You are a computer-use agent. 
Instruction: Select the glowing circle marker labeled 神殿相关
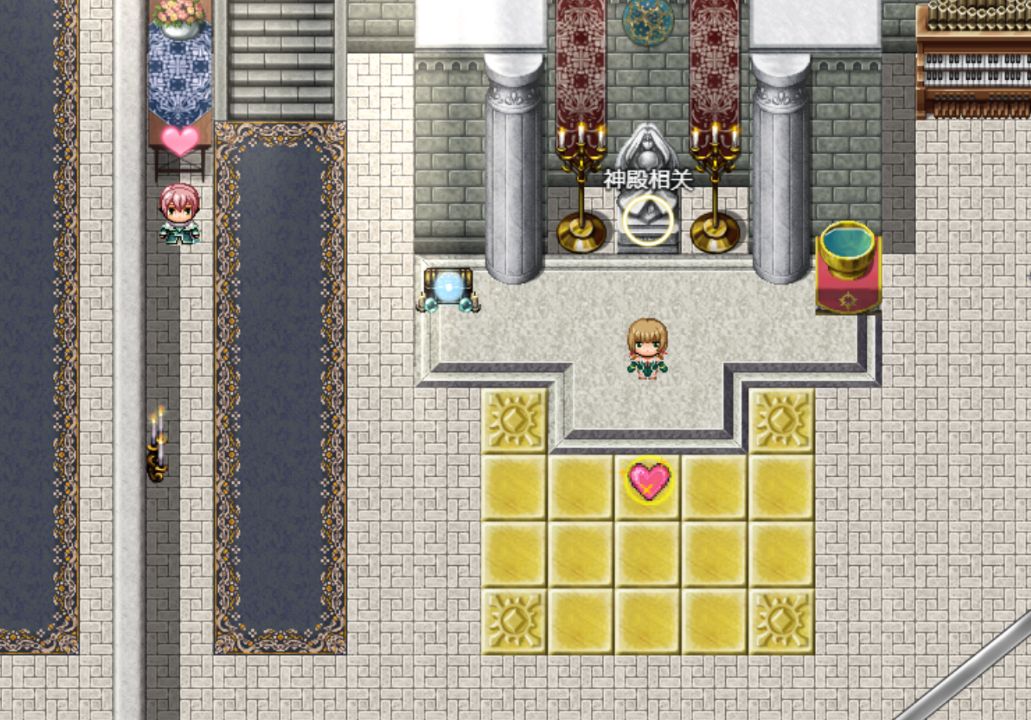[648, 219]
